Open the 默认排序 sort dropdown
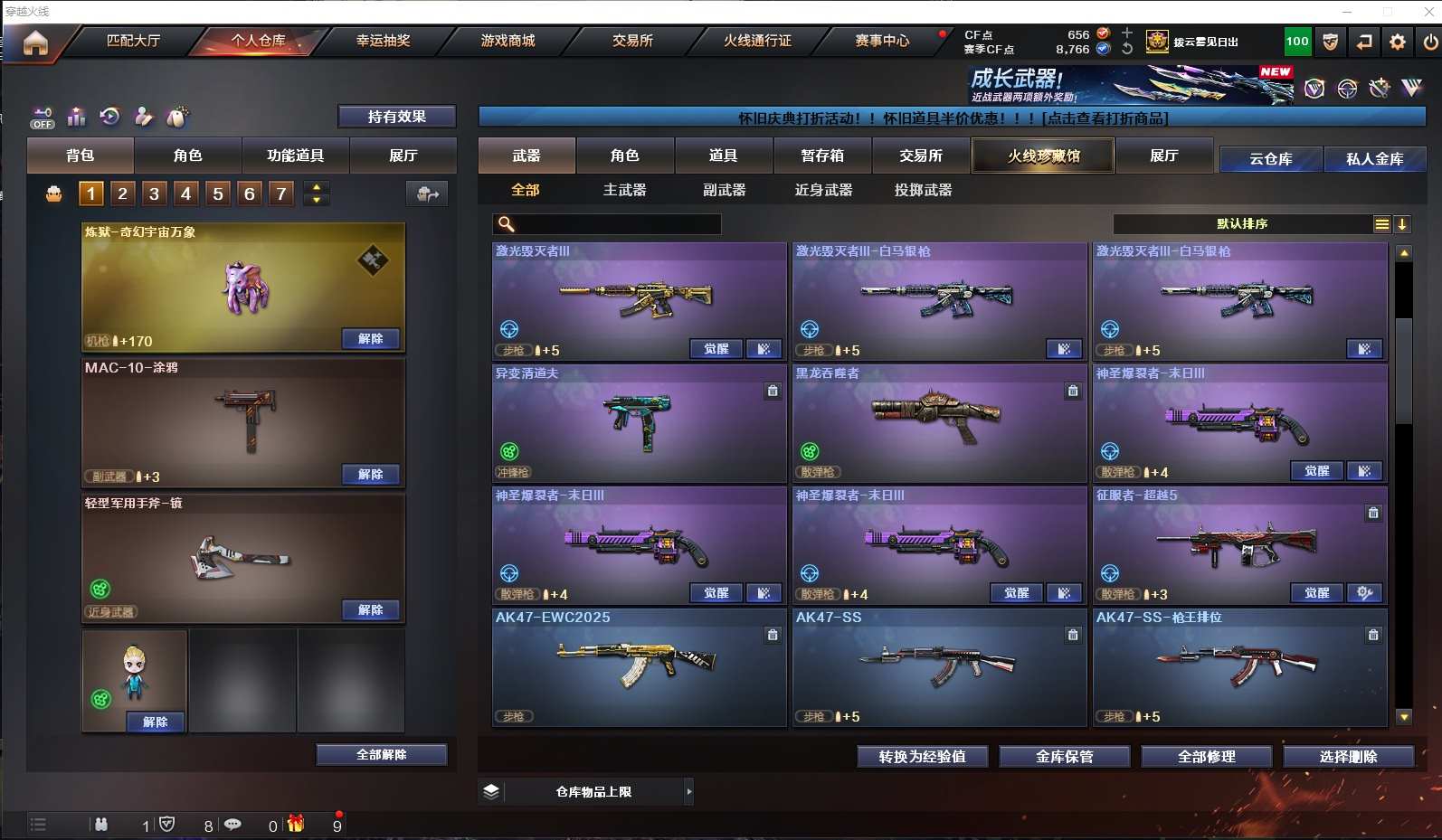The height and width of the screenshot is (840, 1442). 1242,224
